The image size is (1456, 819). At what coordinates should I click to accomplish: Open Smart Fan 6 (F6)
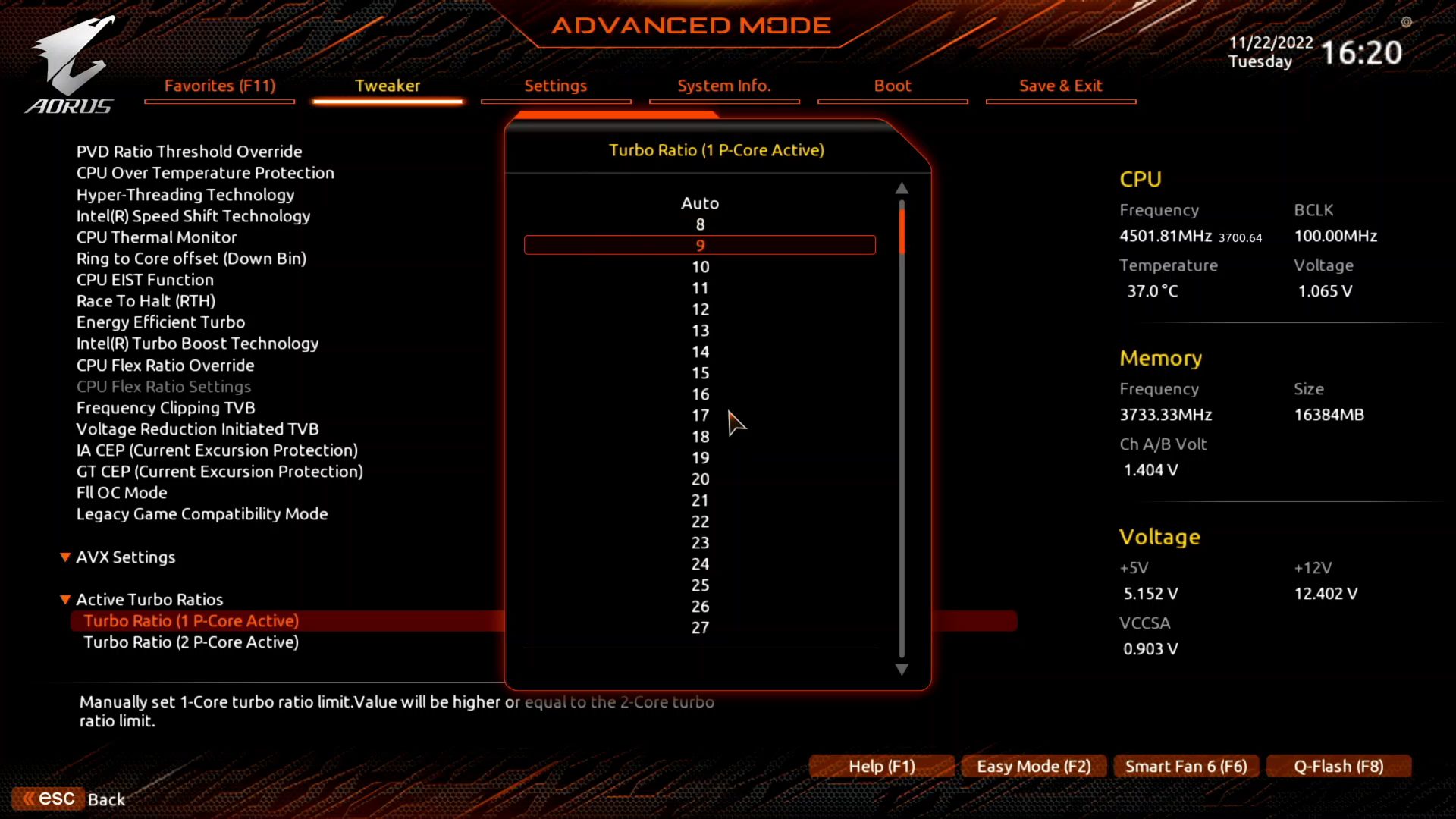click(1186, 766)
